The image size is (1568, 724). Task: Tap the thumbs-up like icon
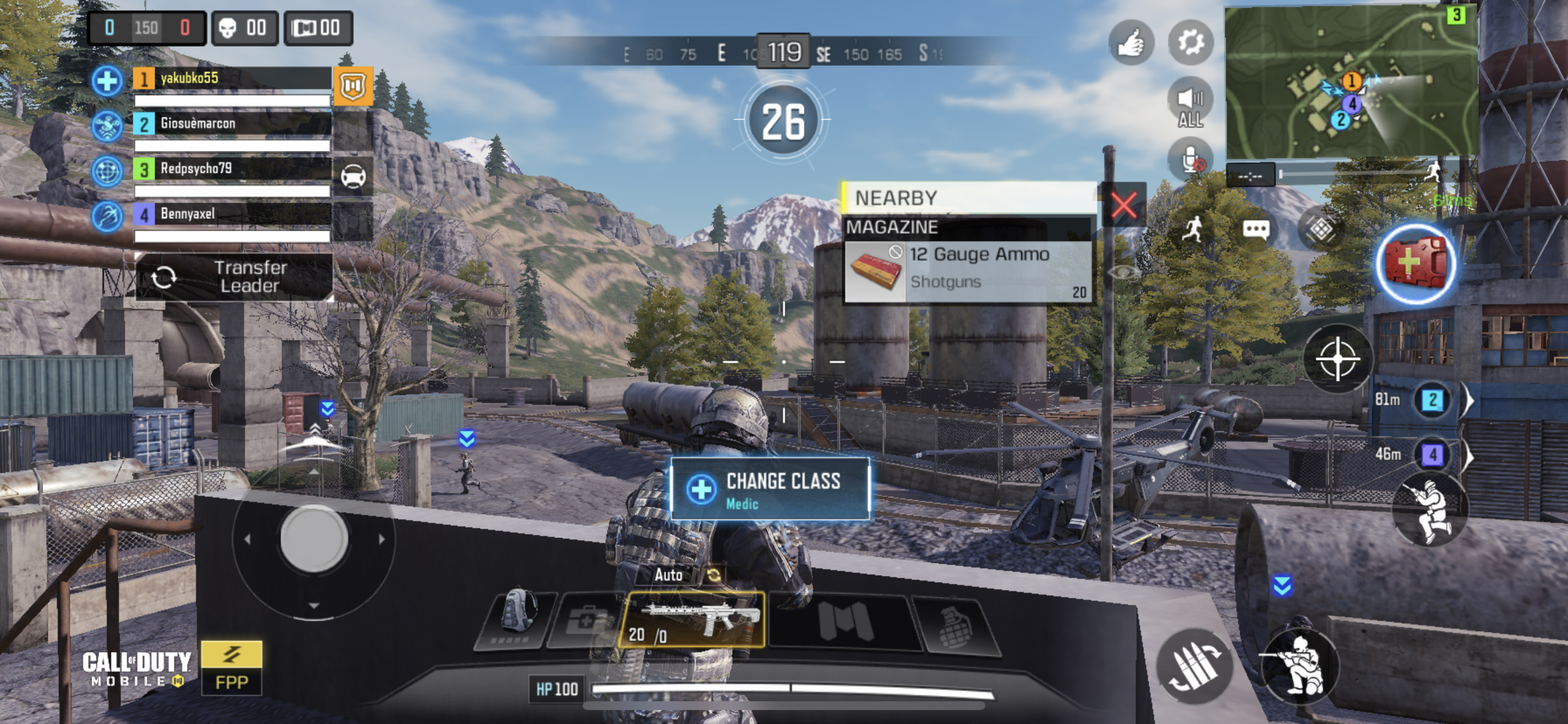pos(1131,43)
